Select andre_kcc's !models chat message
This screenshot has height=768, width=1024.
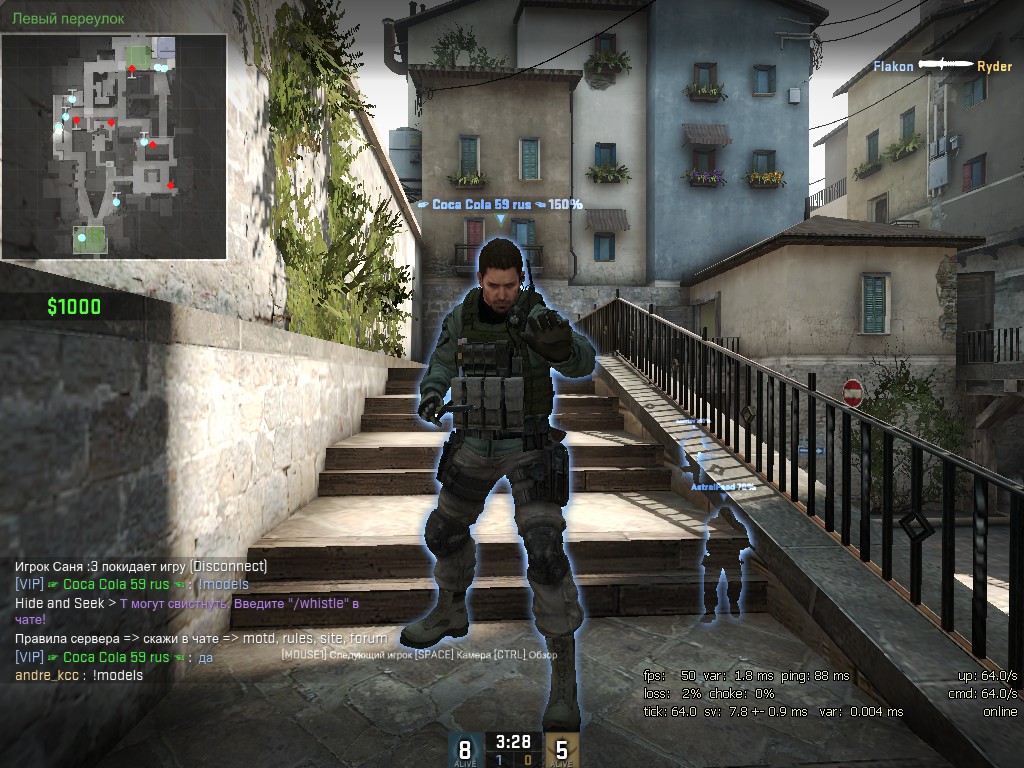point(79,676)
